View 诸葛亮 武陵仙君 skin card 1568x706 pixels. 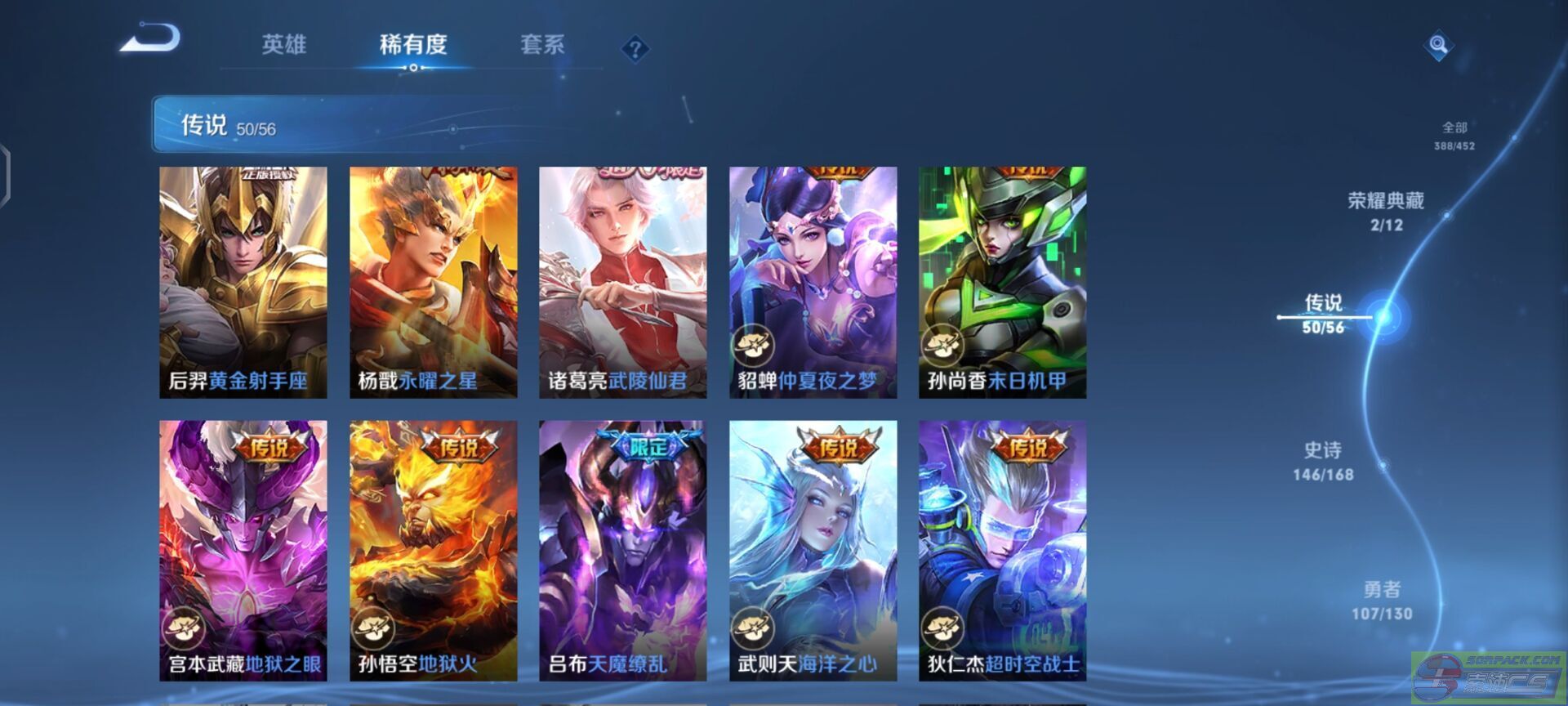[x=623, y=283]
